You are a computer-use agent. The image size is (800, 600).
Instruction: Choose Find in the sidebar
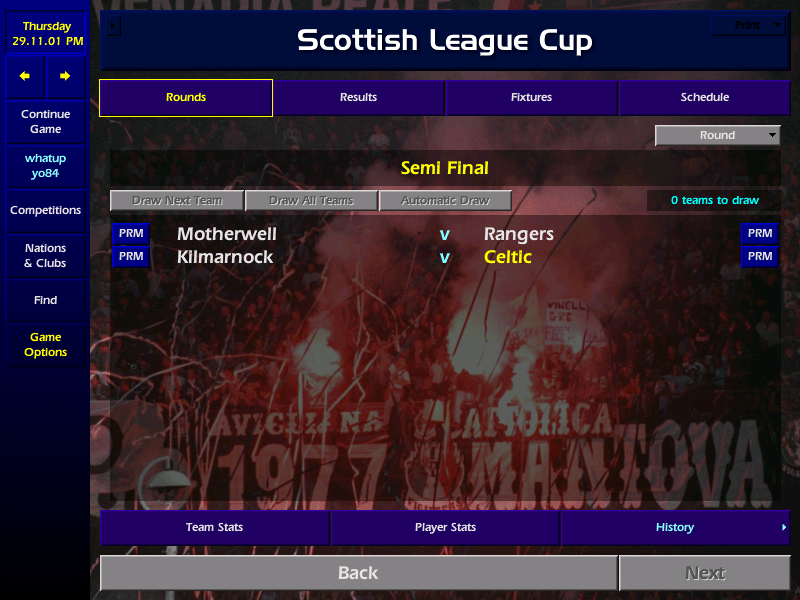45,300
